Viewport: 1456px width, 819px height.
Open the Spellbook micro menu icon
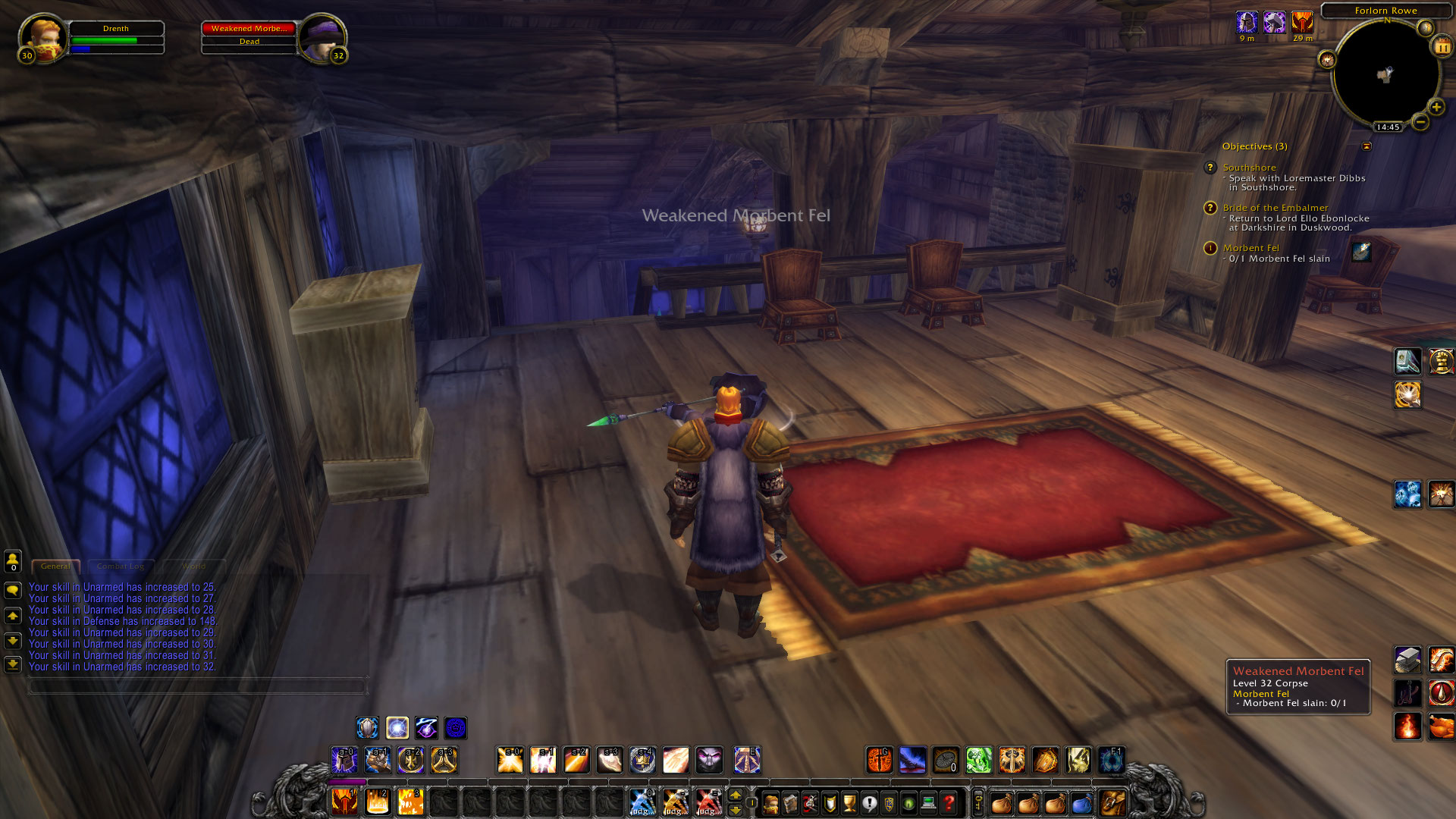(x=791, y=802)
